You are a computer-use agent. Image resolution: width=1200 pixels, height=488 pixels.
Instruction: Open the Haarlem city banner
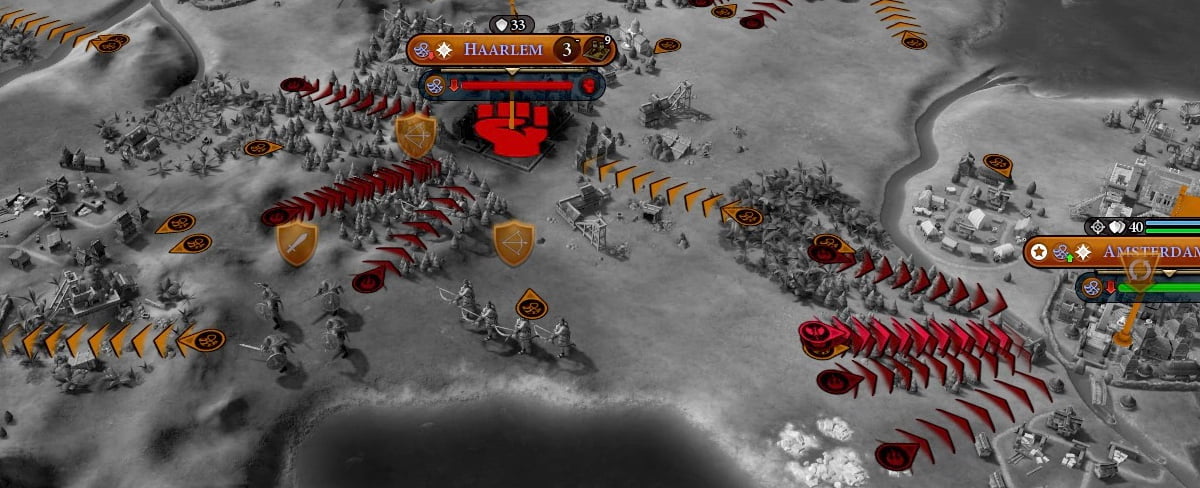point(500,49)
